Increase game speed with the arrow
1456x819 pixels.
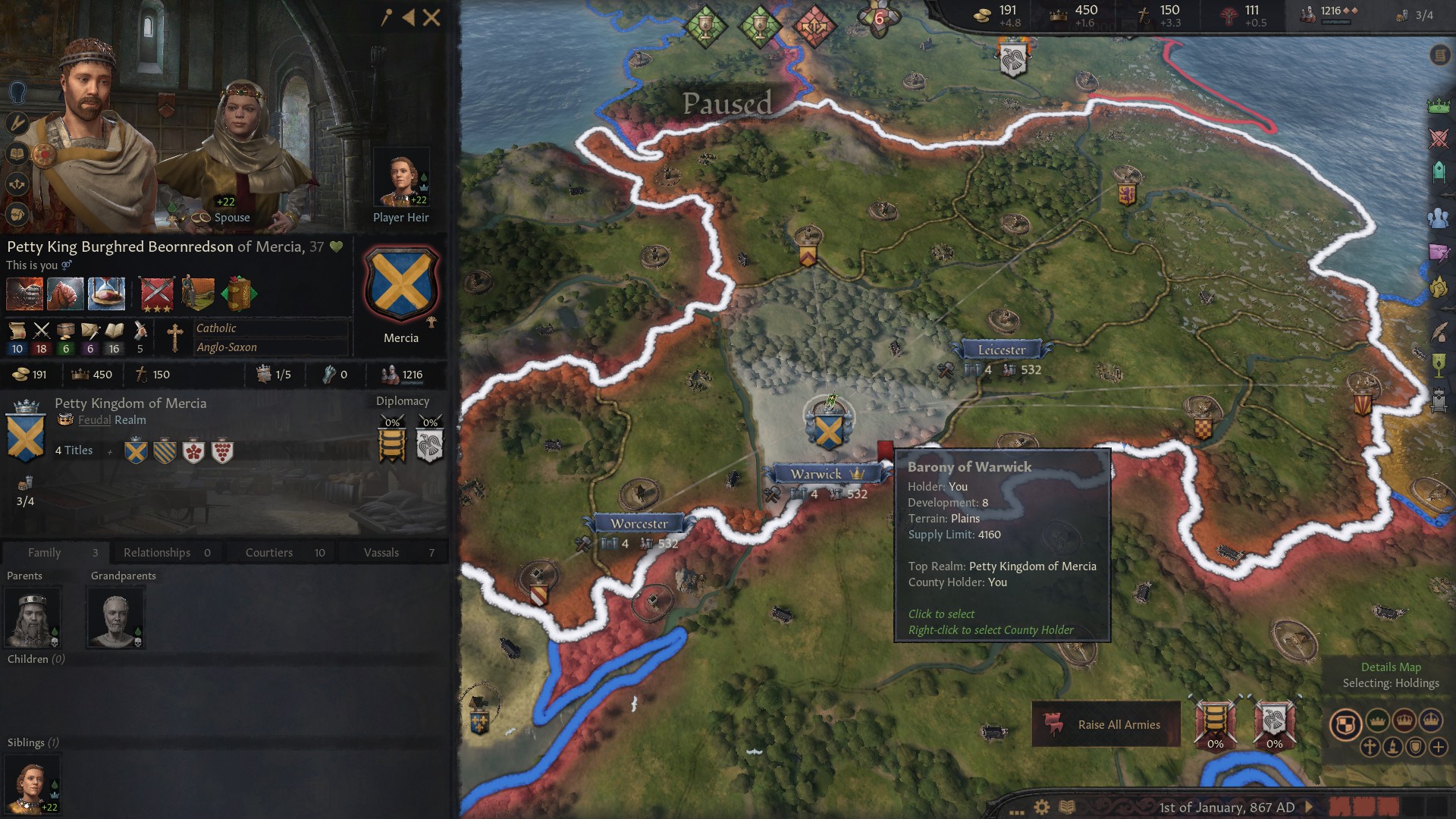point(1308,807)
